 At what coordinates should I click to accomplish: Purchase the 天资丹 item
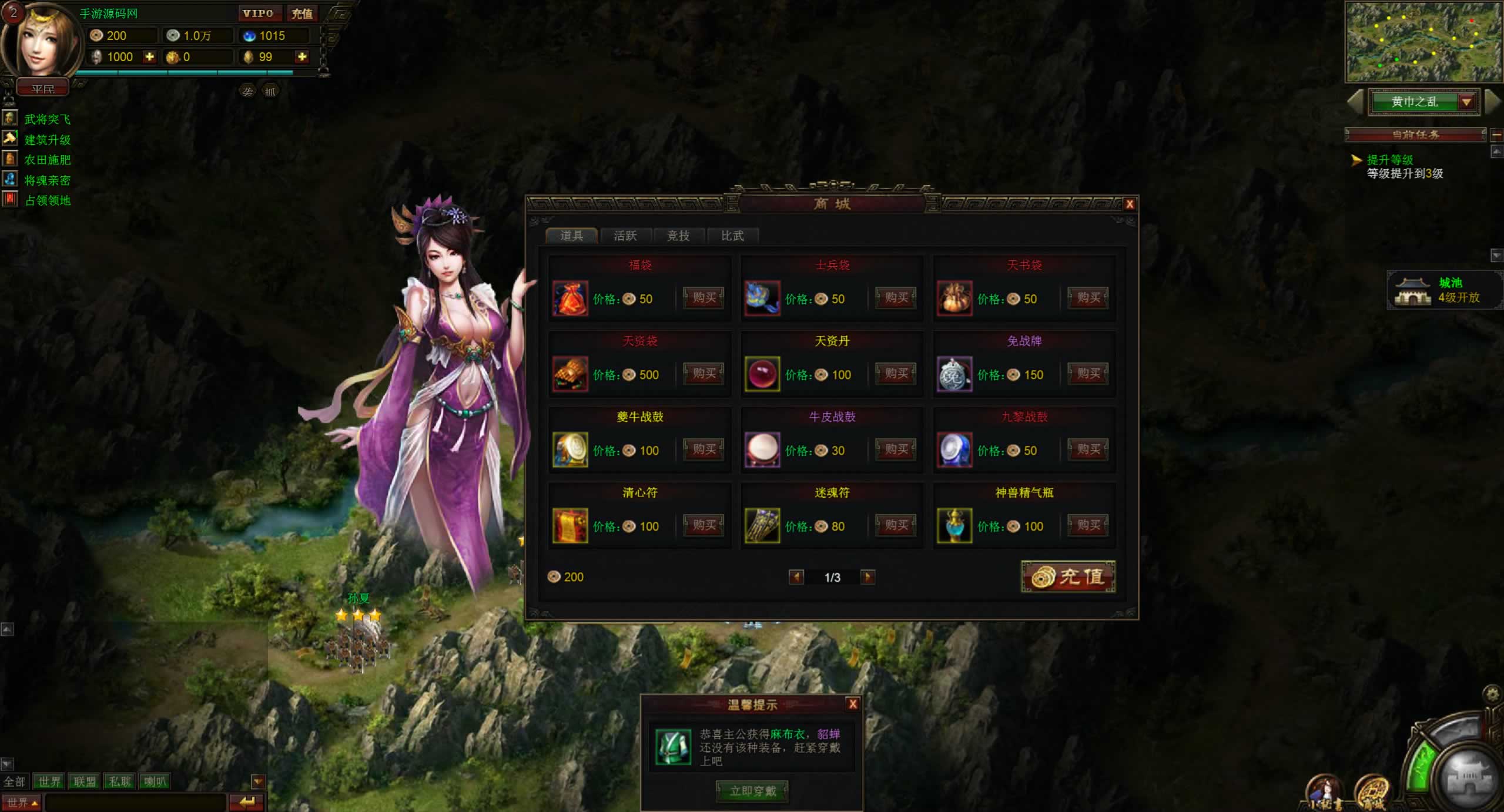(896, 374)
